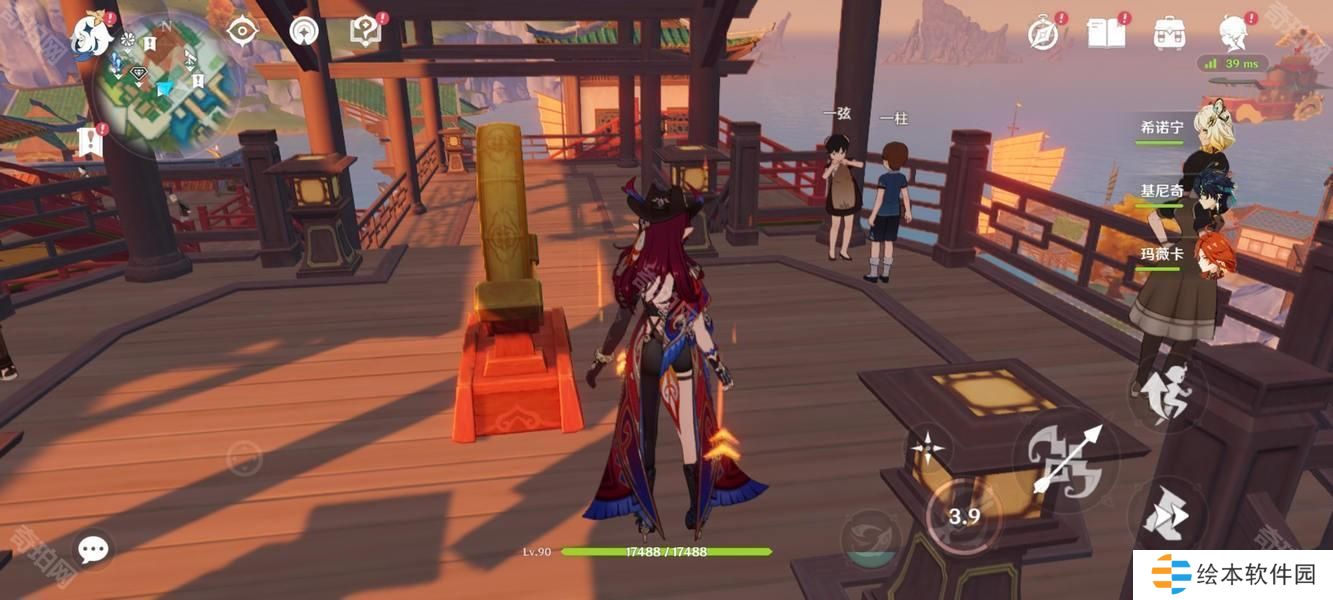
Task: Open the chat speech bubble
Action: point(93,549)
